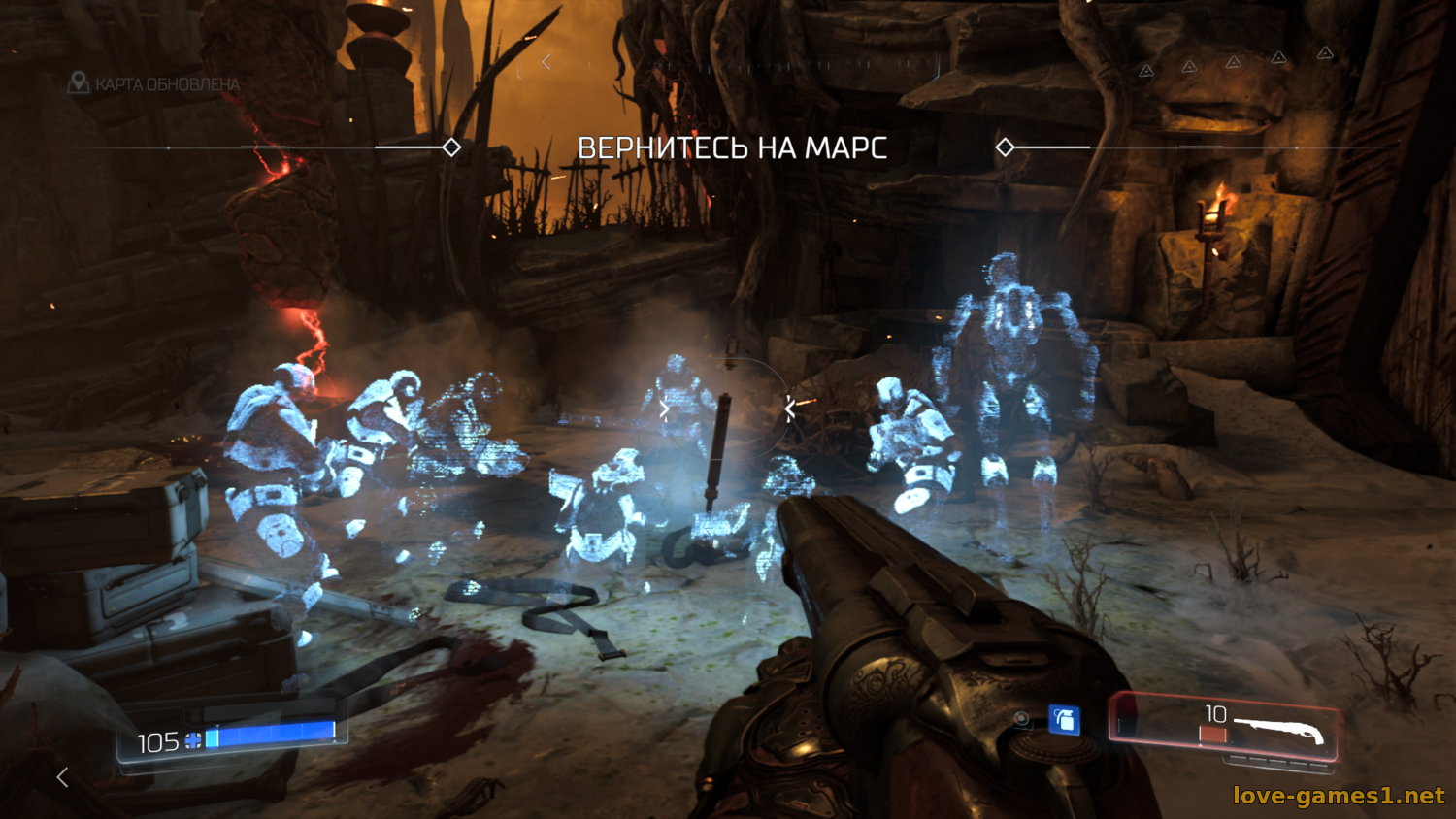Select the blue frag grenade equipment icon
The image size is (1456, 819).
pos(1064,720)
